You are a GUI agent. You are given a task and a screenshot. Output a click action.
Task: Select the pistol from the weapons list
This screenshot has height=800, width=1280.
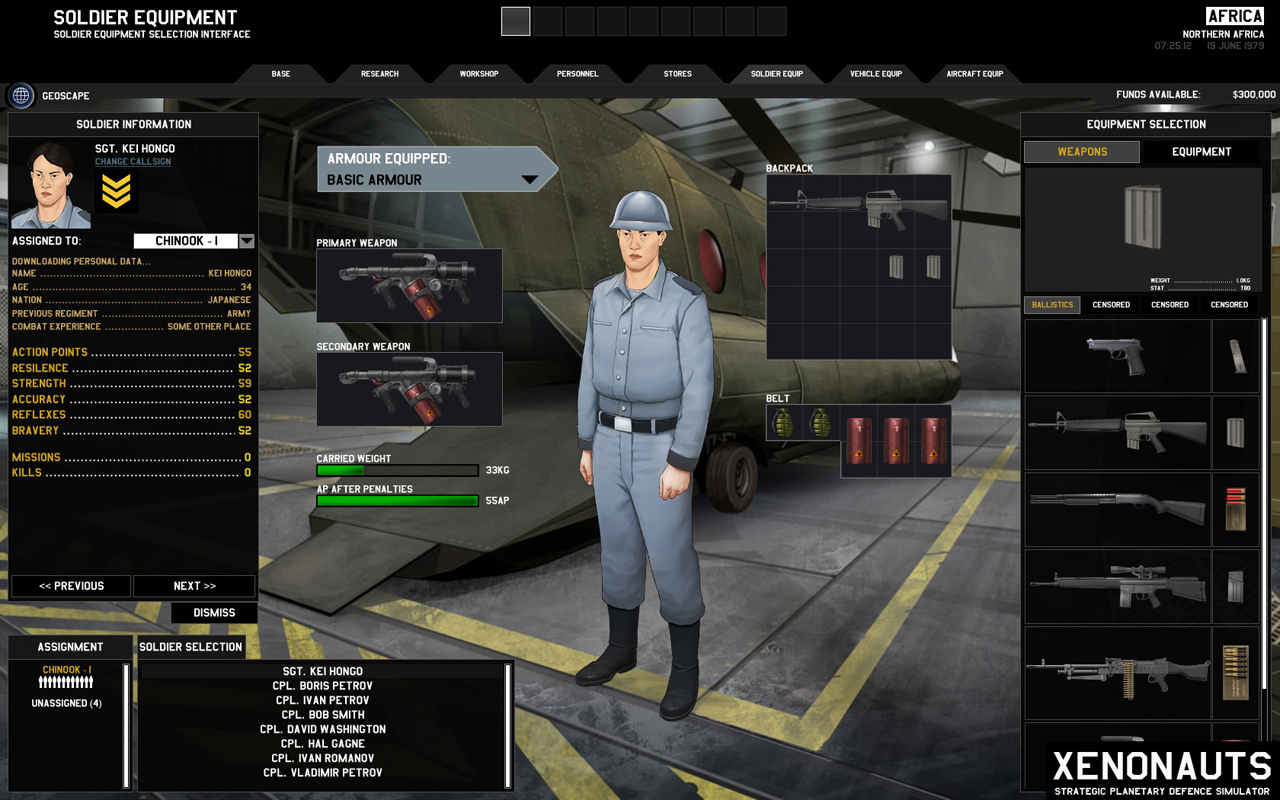[1116, 356]
